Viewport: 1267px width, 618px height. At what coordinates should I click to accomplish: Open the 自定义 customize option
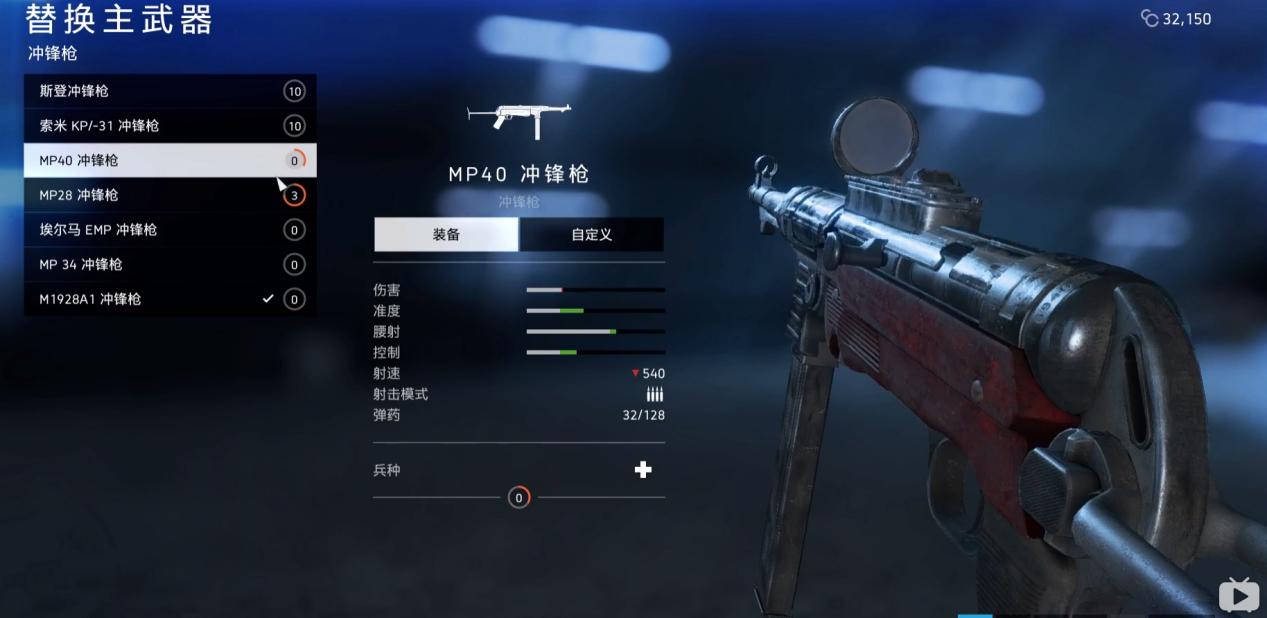[591, 235]
